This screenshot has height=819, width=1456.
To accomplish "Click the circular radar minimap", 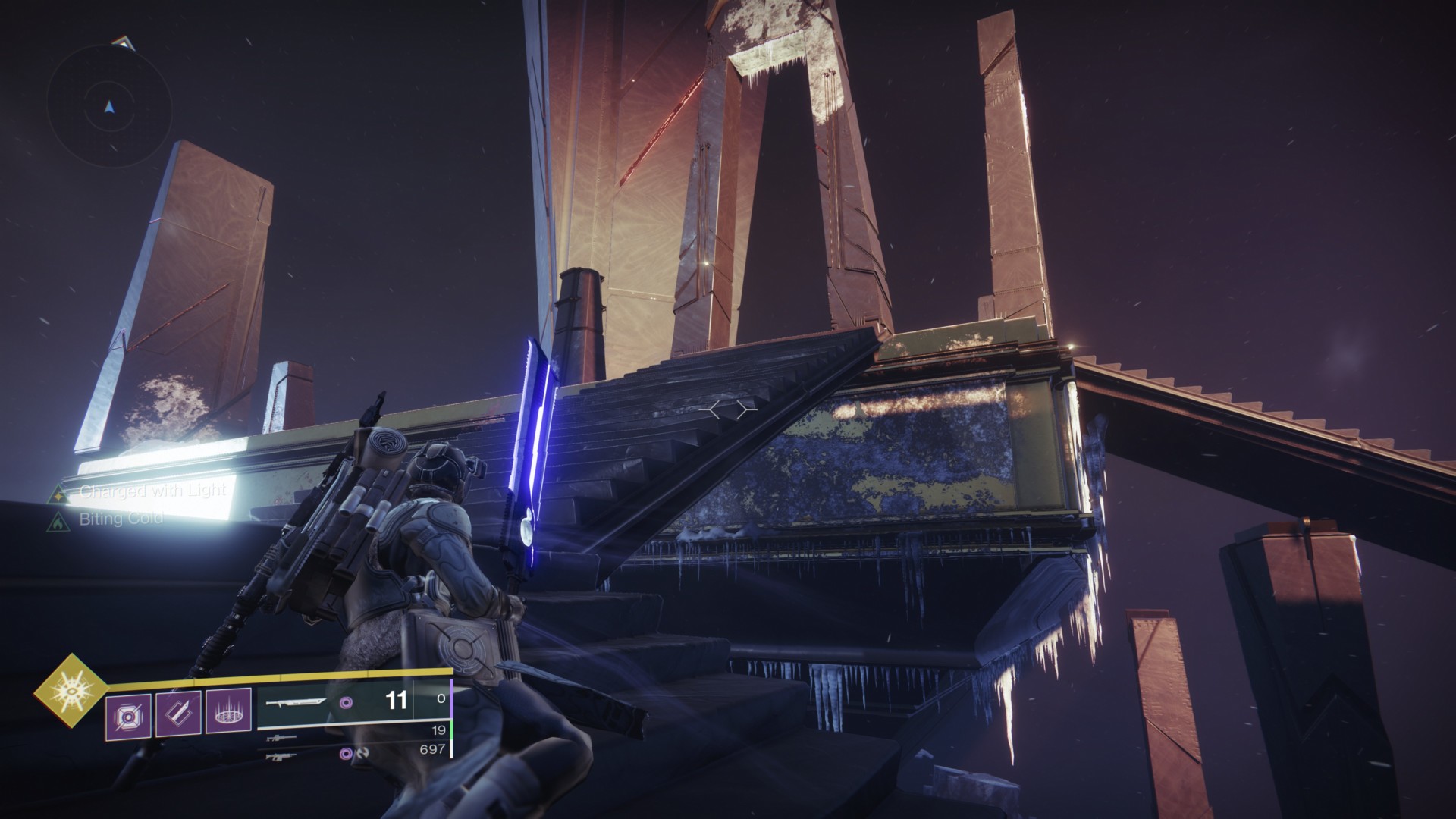I will point(111,107).
